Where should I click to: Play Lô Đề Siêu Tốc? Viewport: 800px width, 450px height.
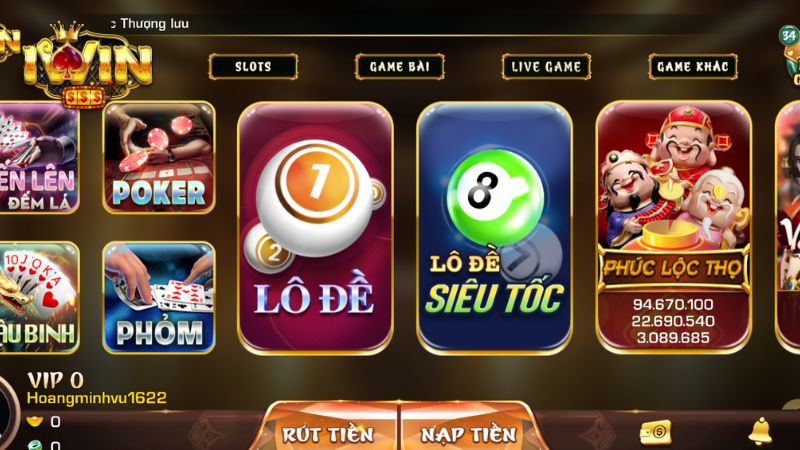coord(495,227)
